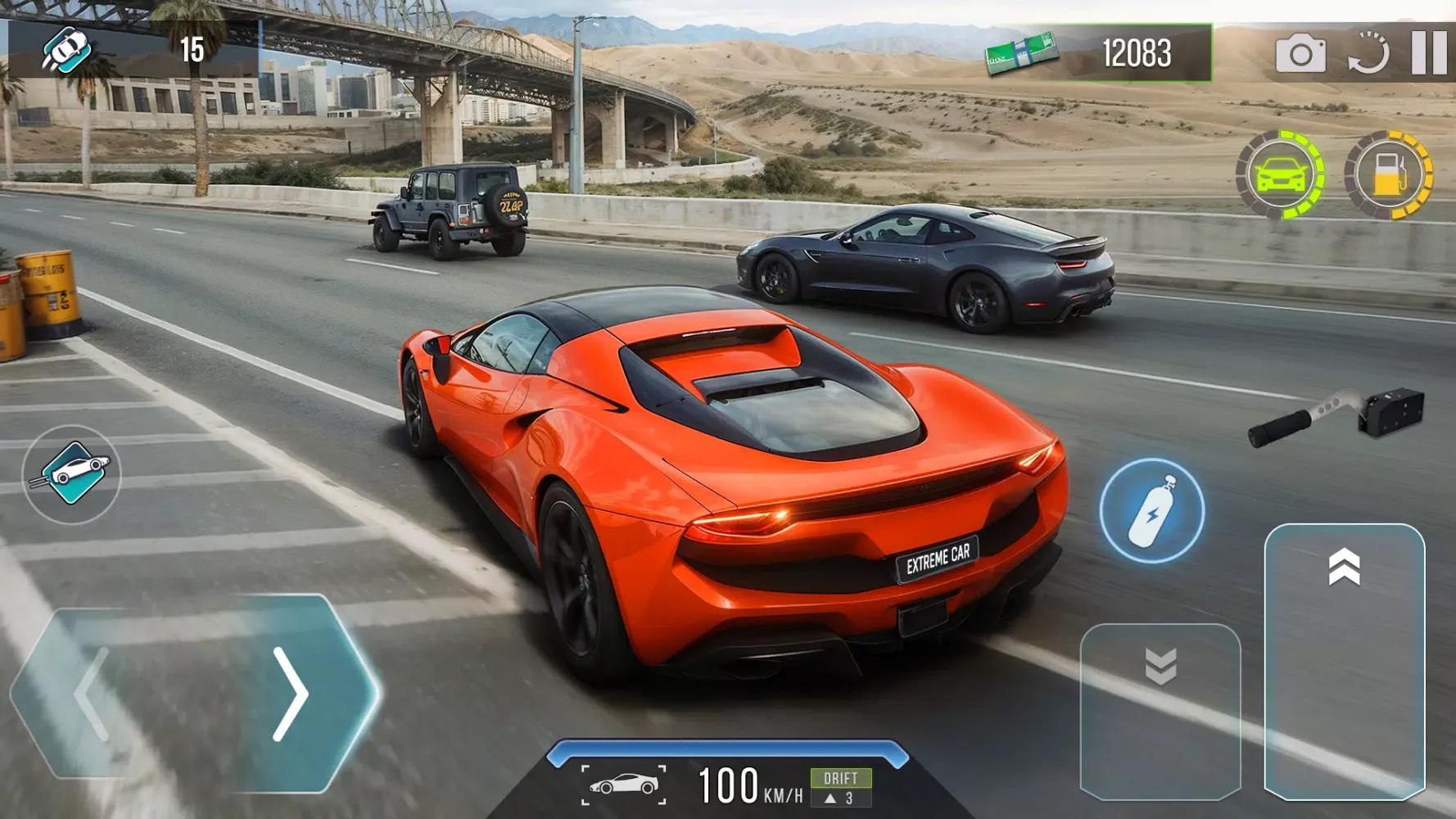Tap the yellow fuel pump gauge

pyautogui.click(x=1389, y=174)
